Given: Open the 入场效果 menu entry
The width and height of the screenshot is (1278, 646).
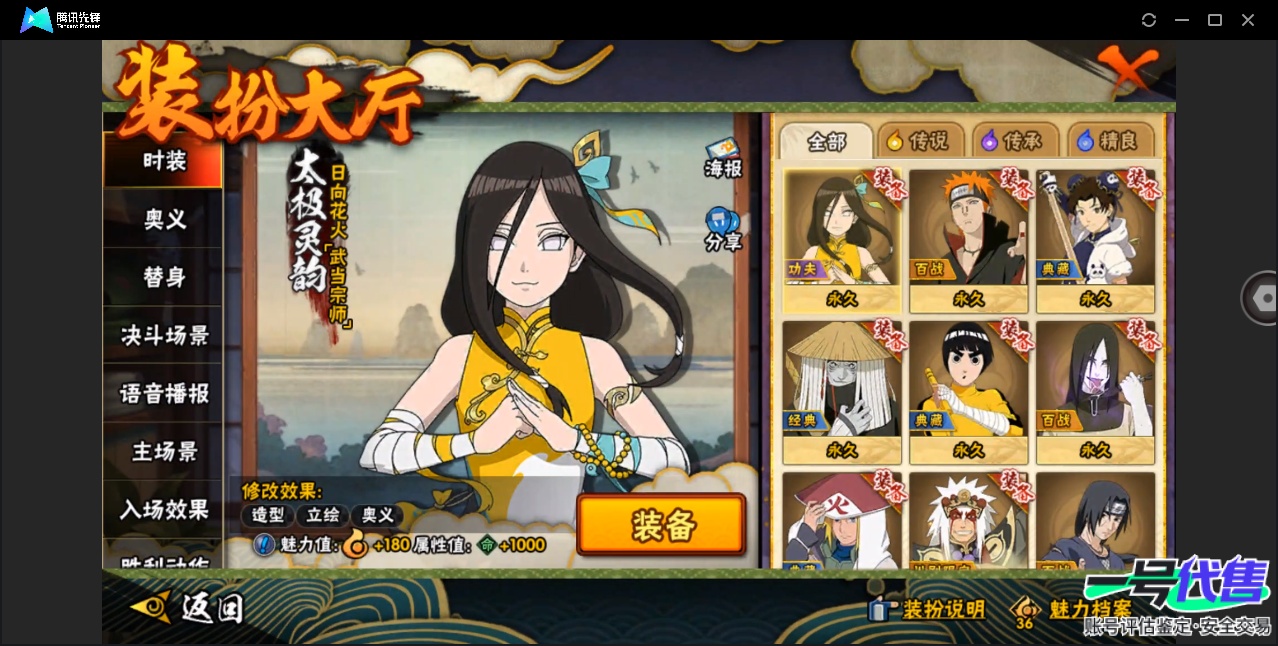Looking at the screenshot, I should [x=164, y=509].
